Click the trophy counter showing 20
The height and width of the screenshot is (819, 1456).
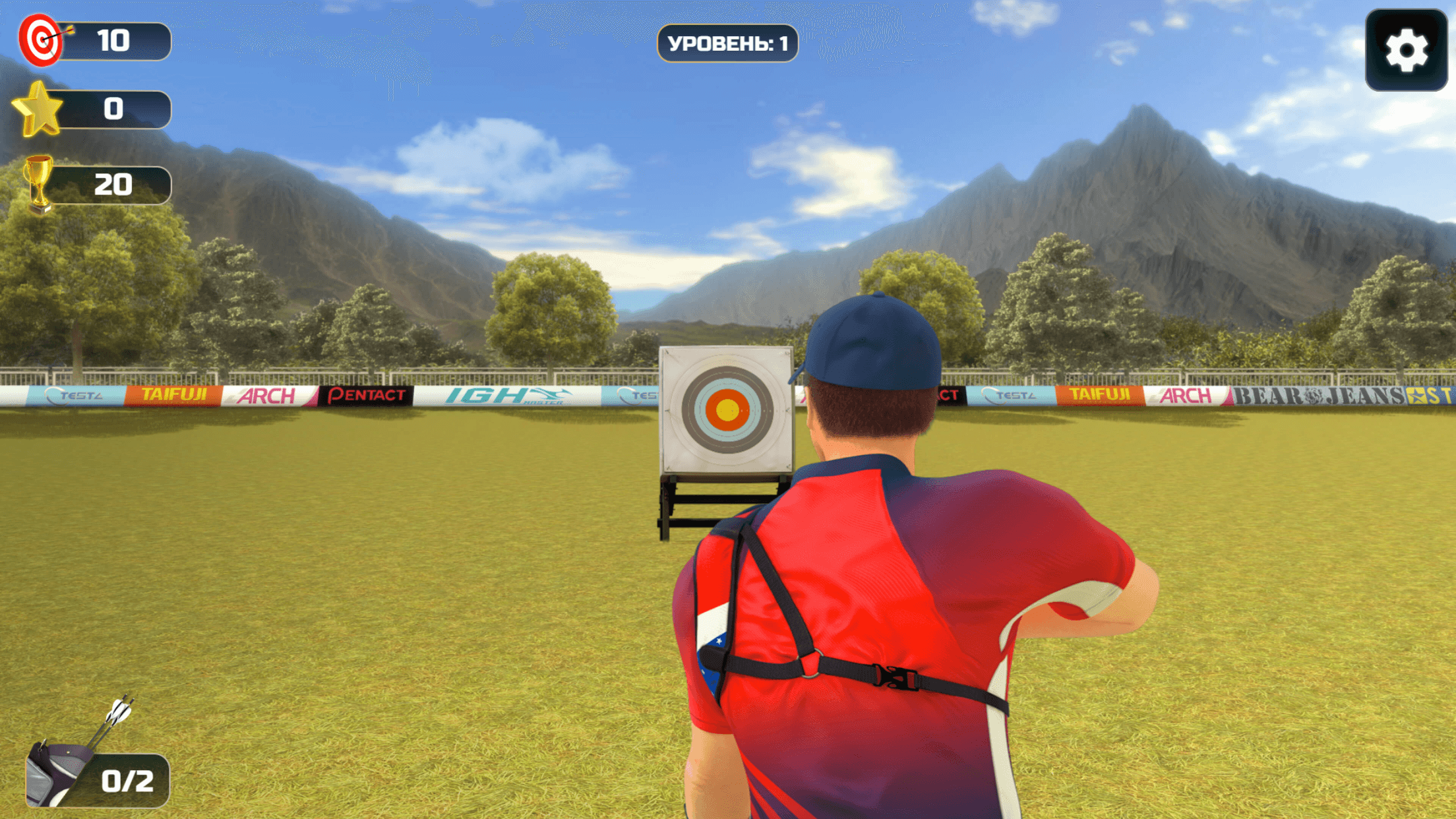point(116,183)
